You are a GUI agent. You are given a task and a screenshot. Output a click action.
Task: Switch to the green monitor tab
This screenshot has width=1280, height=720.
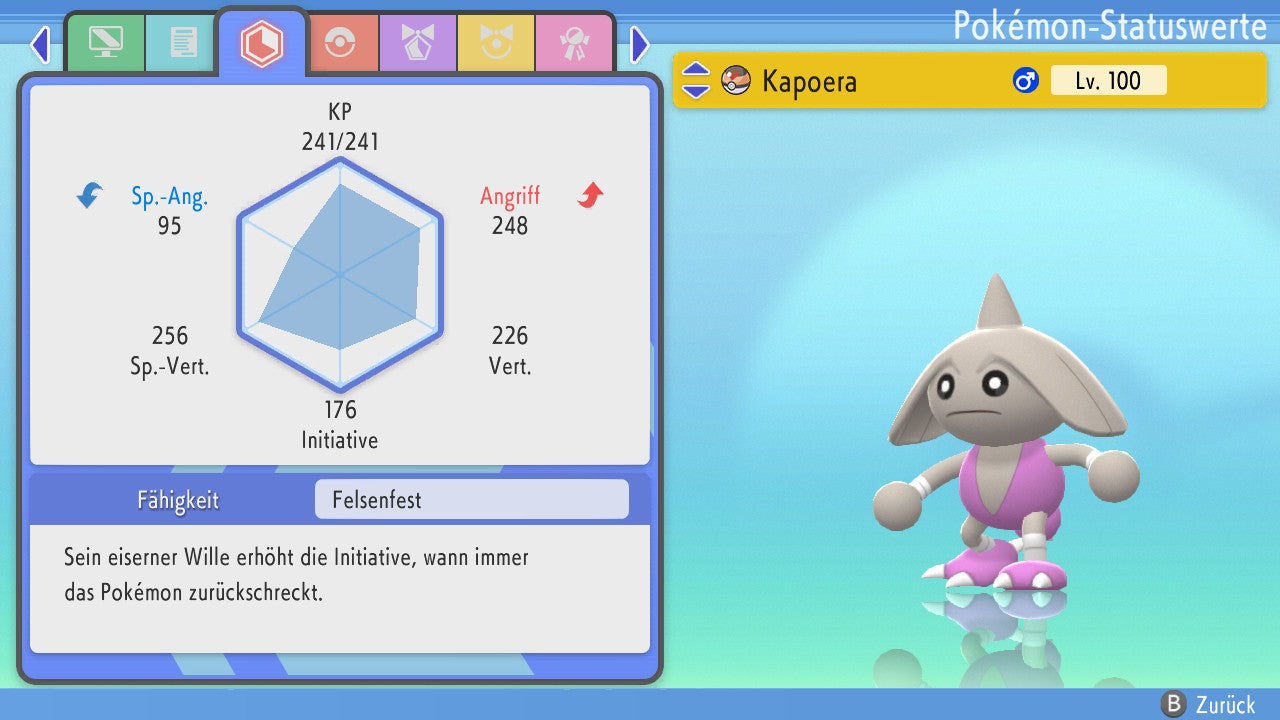click(x=105, y=43)
